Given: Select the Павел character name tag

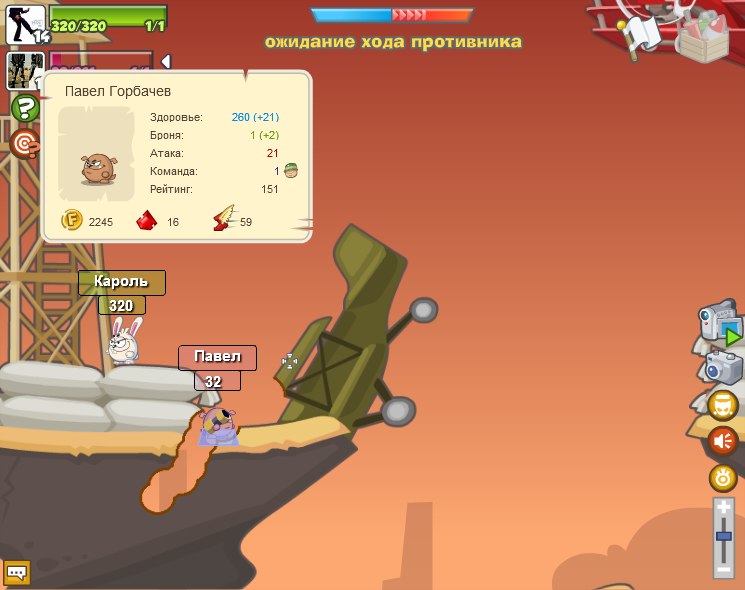Looking at the screenshot, I should (217, 357).
